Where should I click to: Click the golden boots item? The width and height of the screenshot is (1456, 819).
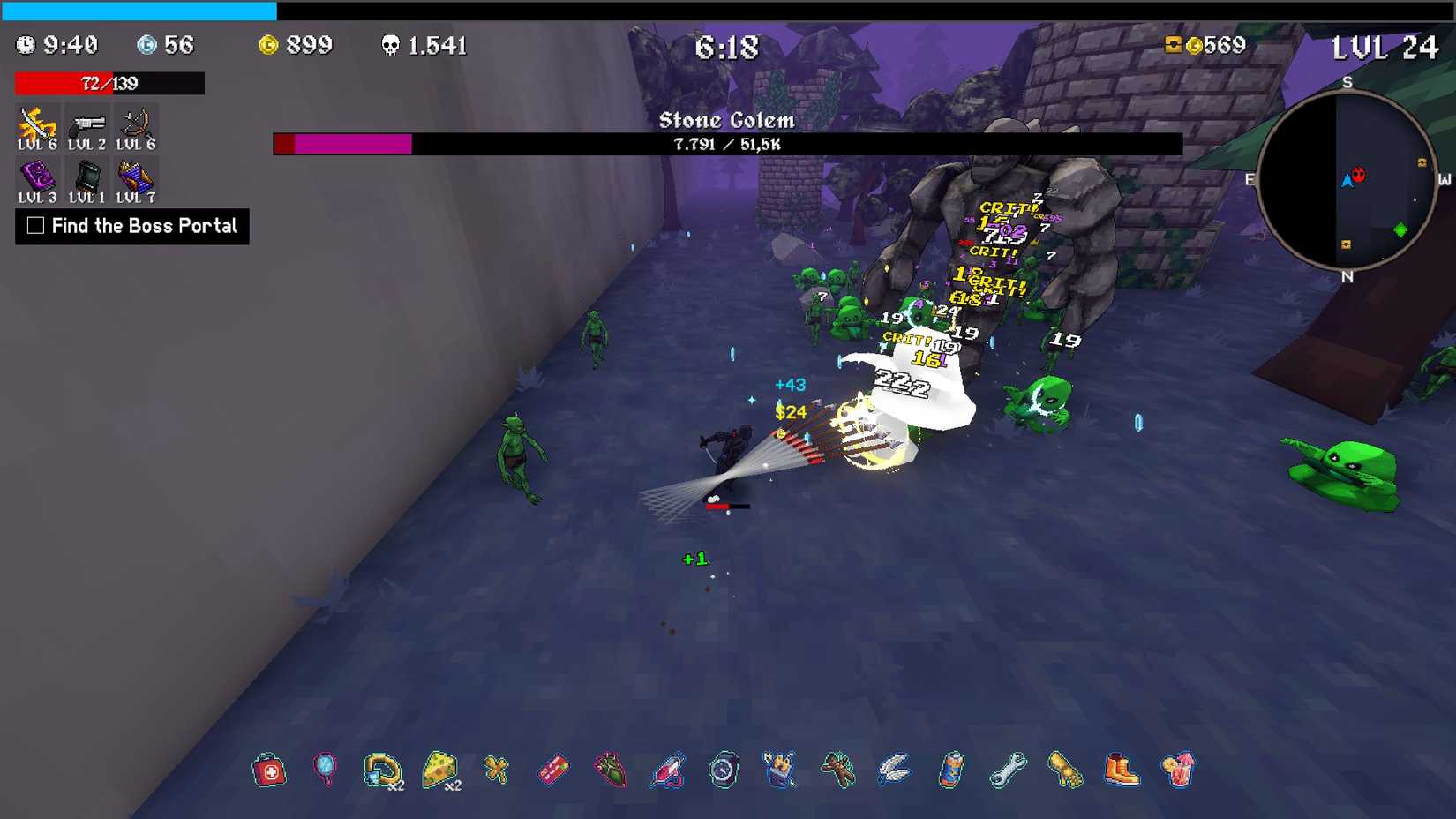click(1121, 770)
